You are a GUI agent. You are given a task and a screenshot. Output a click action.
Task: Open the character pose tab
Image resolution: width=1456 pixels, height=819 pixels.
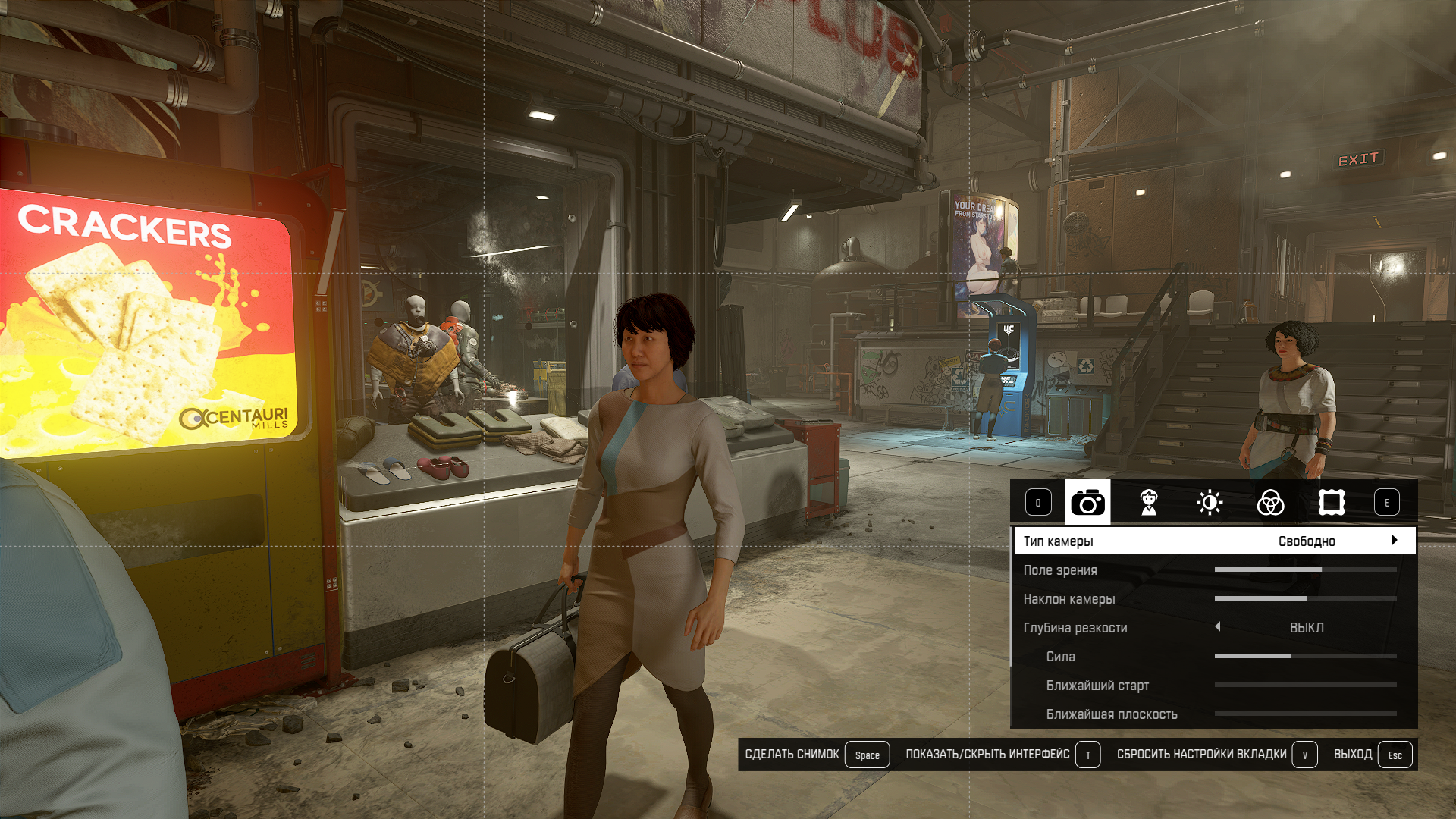[1149, 502]
